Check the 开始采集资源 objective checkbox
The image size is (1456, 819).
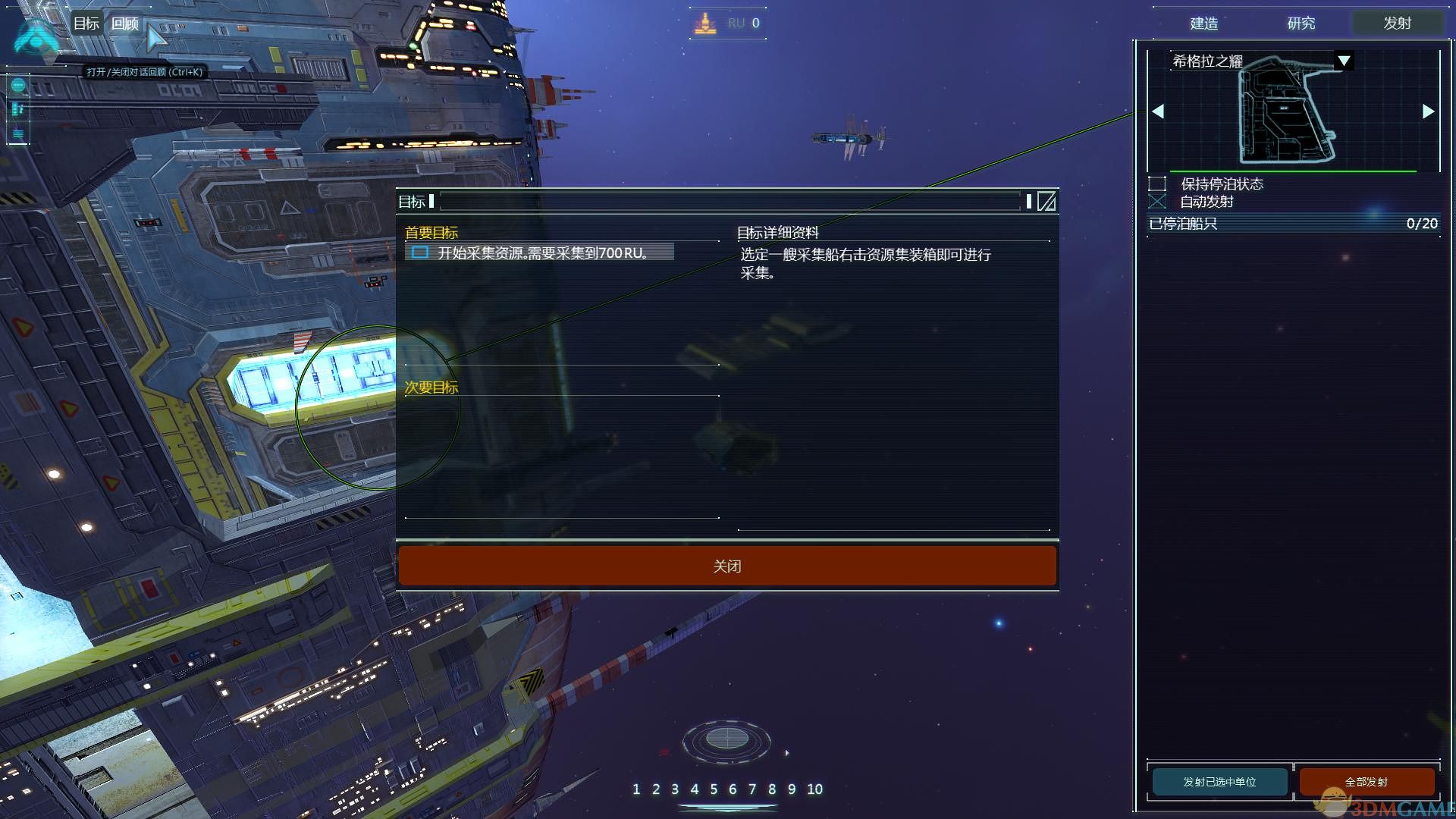[x=420, y=253]
